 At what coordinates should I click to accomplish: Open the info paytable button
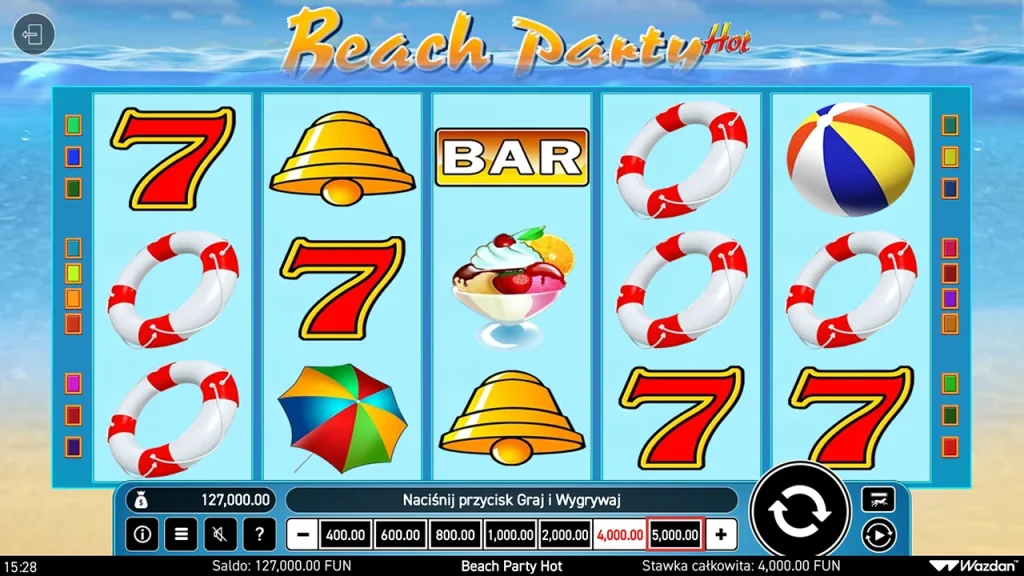(142, 535)
